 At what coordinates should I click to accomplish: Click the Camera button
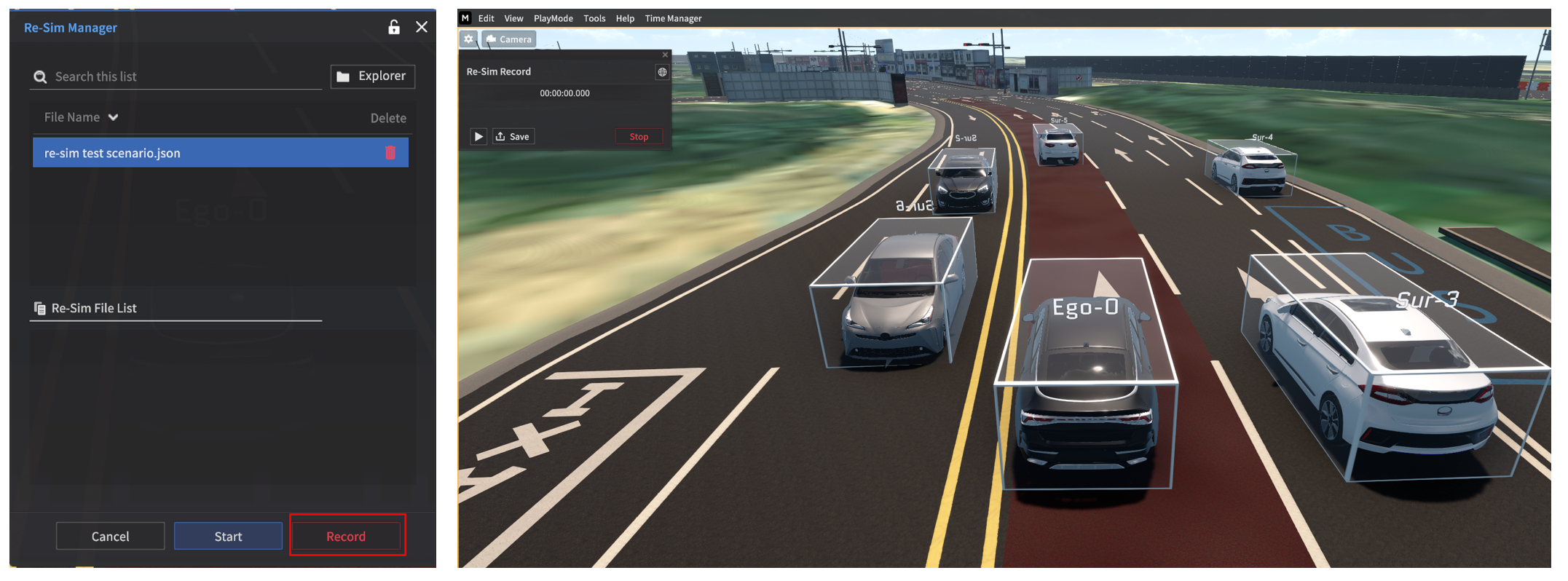509,39
